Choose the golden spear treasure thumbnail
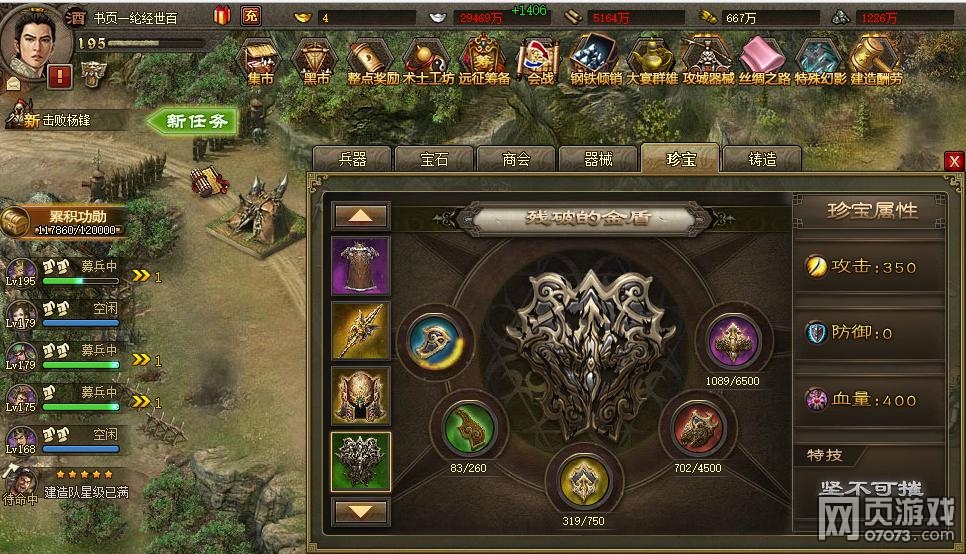 (x=360, y=331)
